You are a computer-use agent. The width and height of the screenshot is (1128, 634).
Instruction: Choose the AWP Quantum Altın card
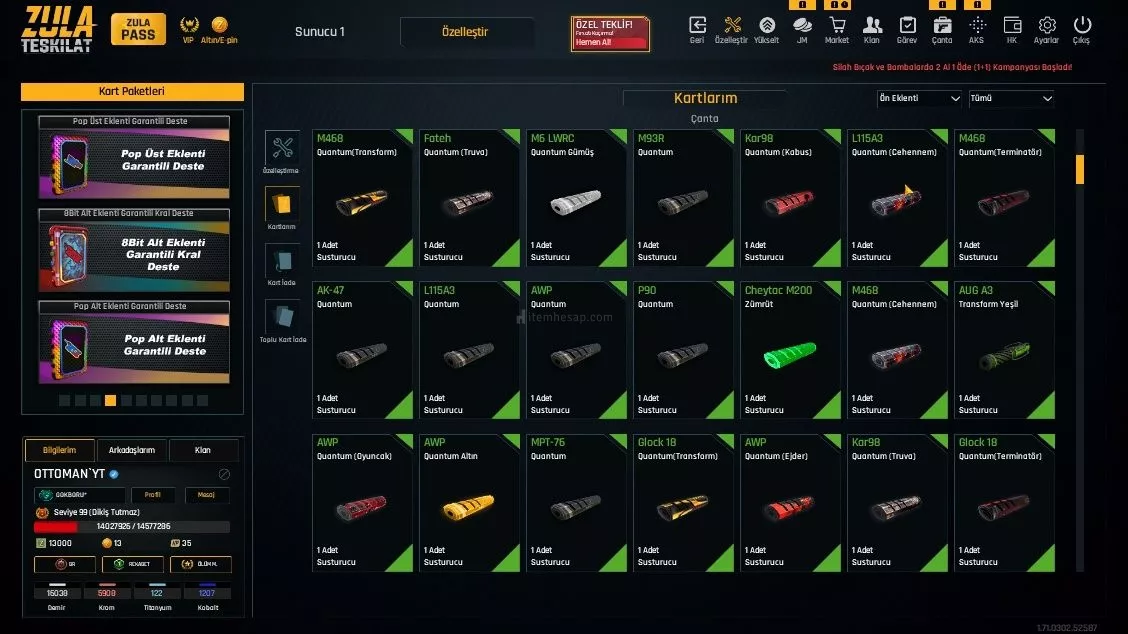click(469, 501)
